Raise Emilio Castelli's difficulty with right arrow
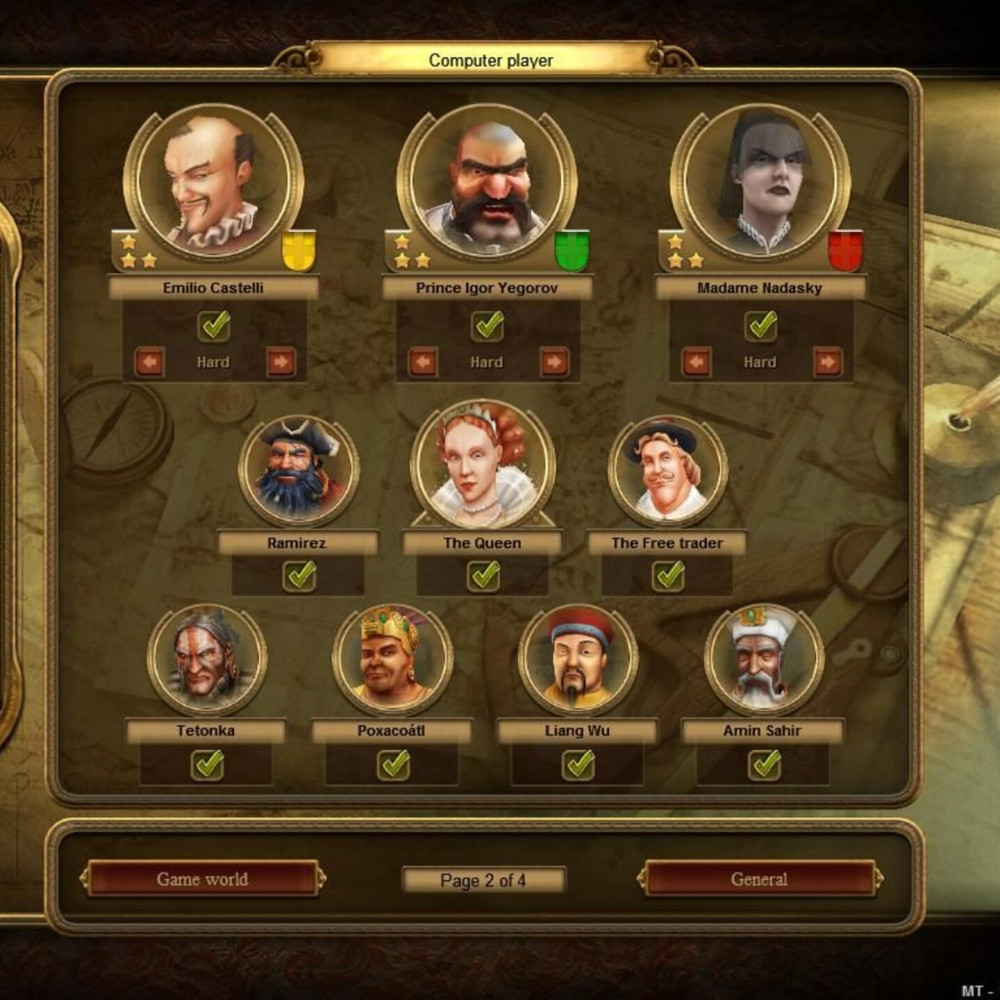Viewport: 1000px width, 1000px height. (x=281, y=362)
